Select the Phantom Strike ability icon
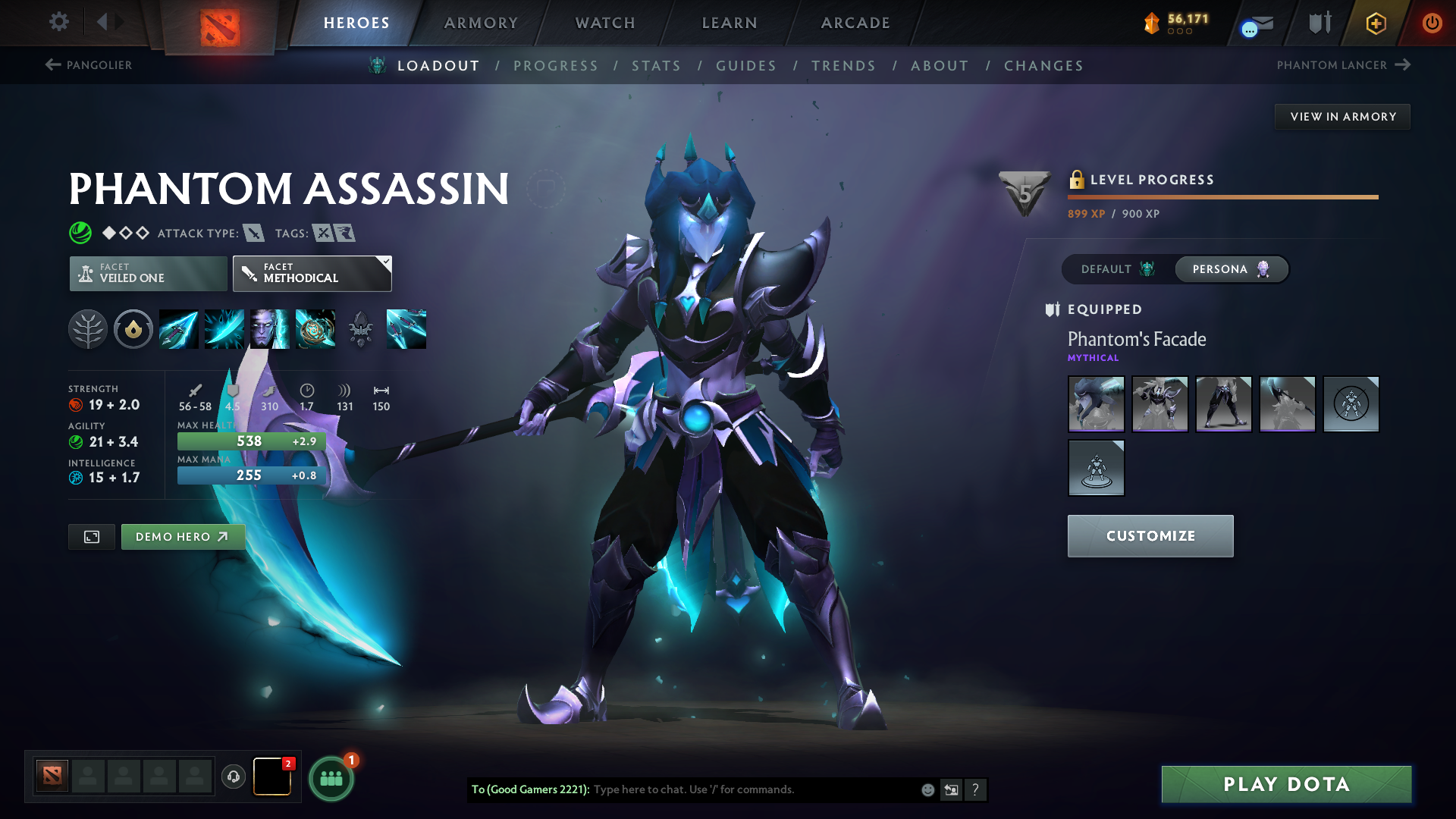The image size is (1456, 819). pyautogui.click(x=224, y=329)
